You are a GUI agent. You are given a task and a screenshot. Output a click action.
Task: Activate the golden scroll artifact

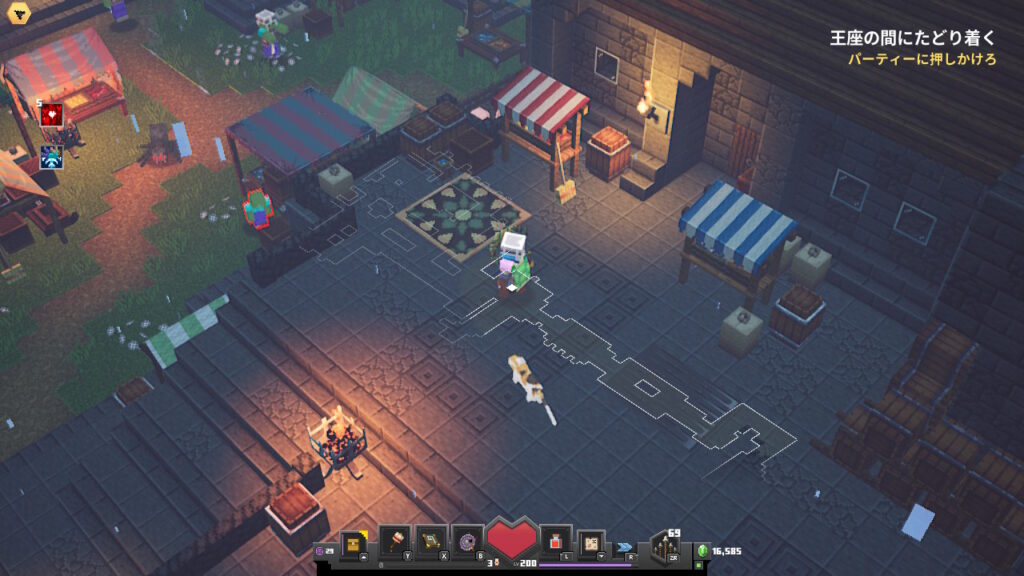(431, 541)
